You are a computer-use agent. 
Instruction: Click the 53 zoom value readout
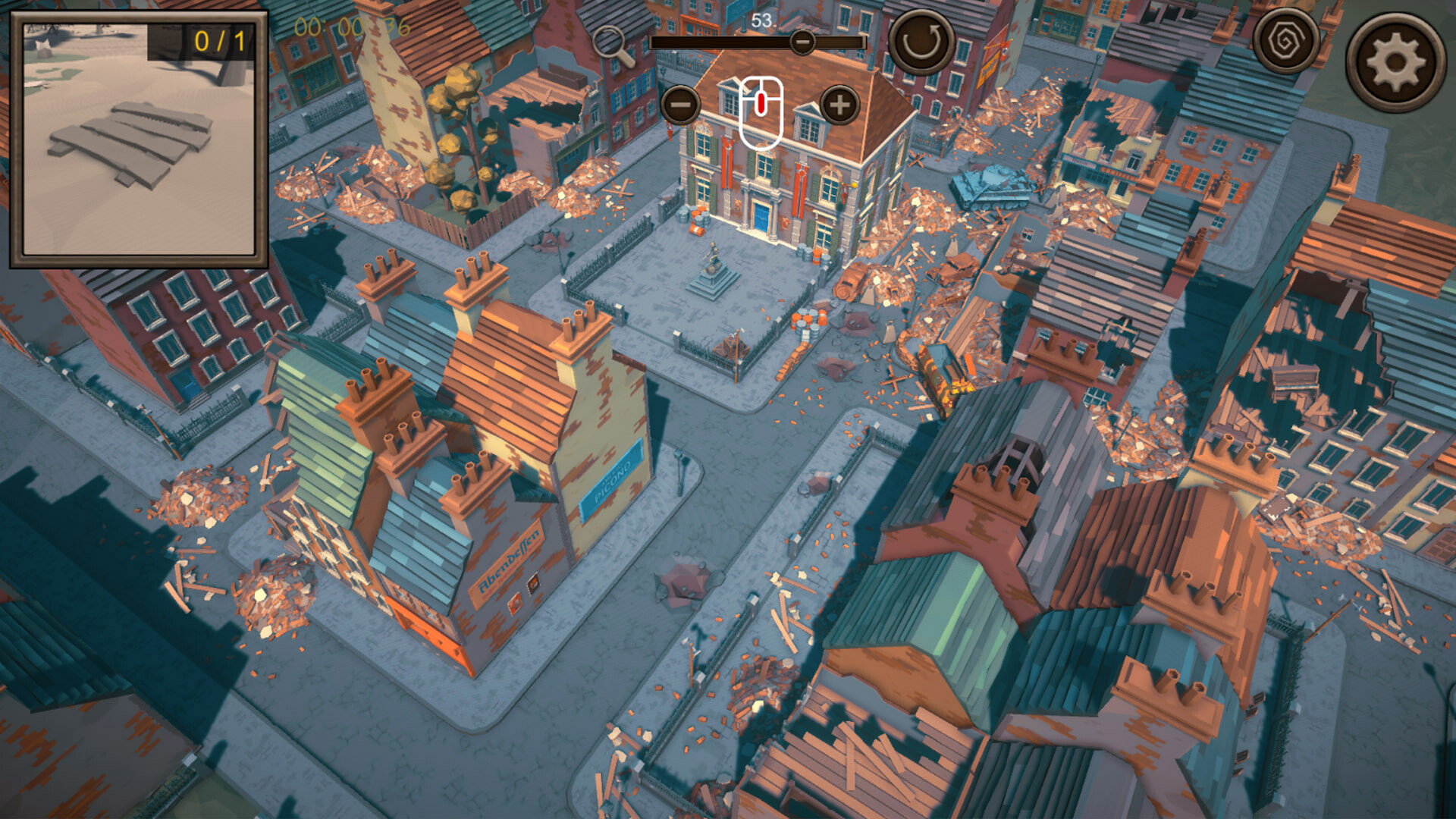[x=762, y=19]
